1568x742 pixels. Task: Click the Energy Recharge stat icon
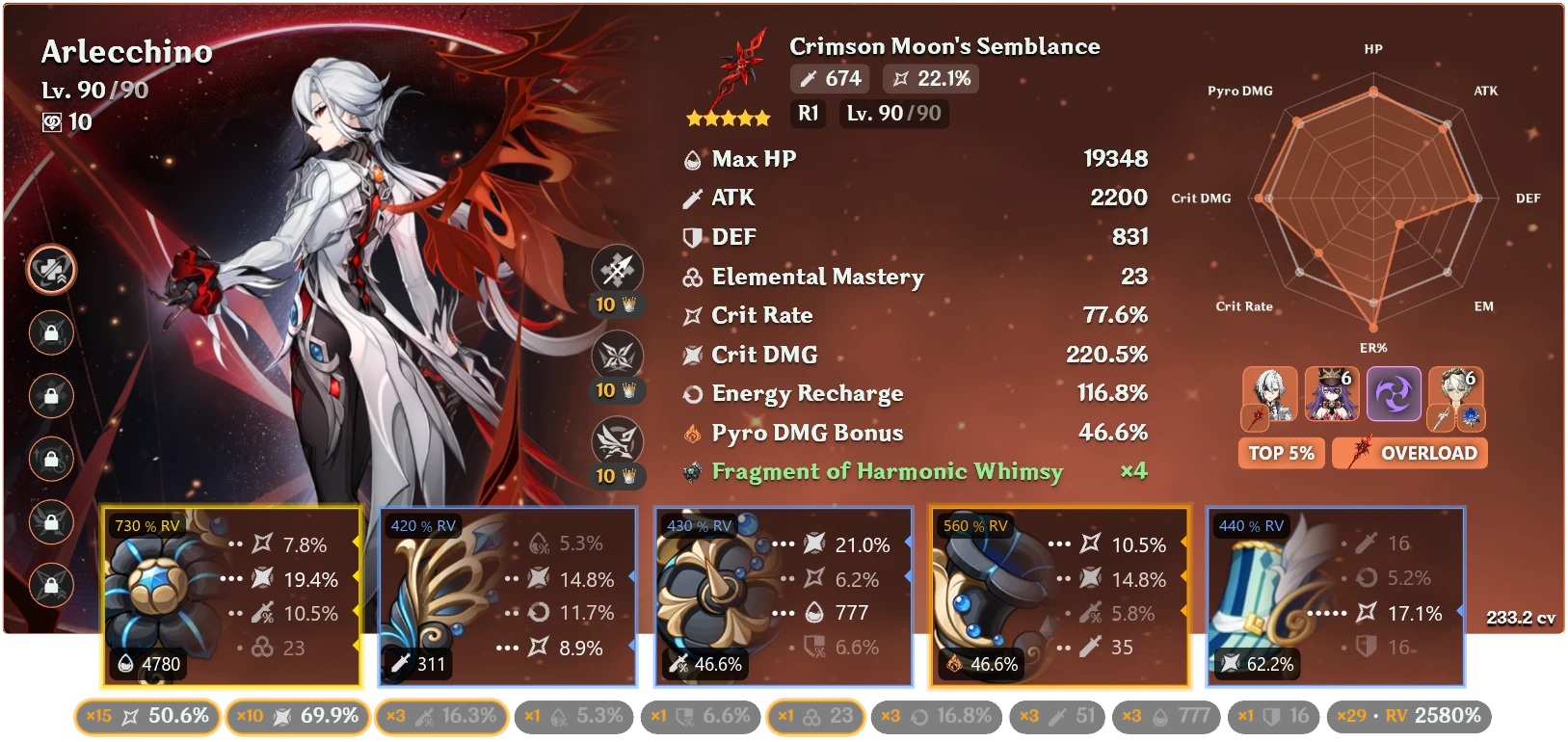690,393
